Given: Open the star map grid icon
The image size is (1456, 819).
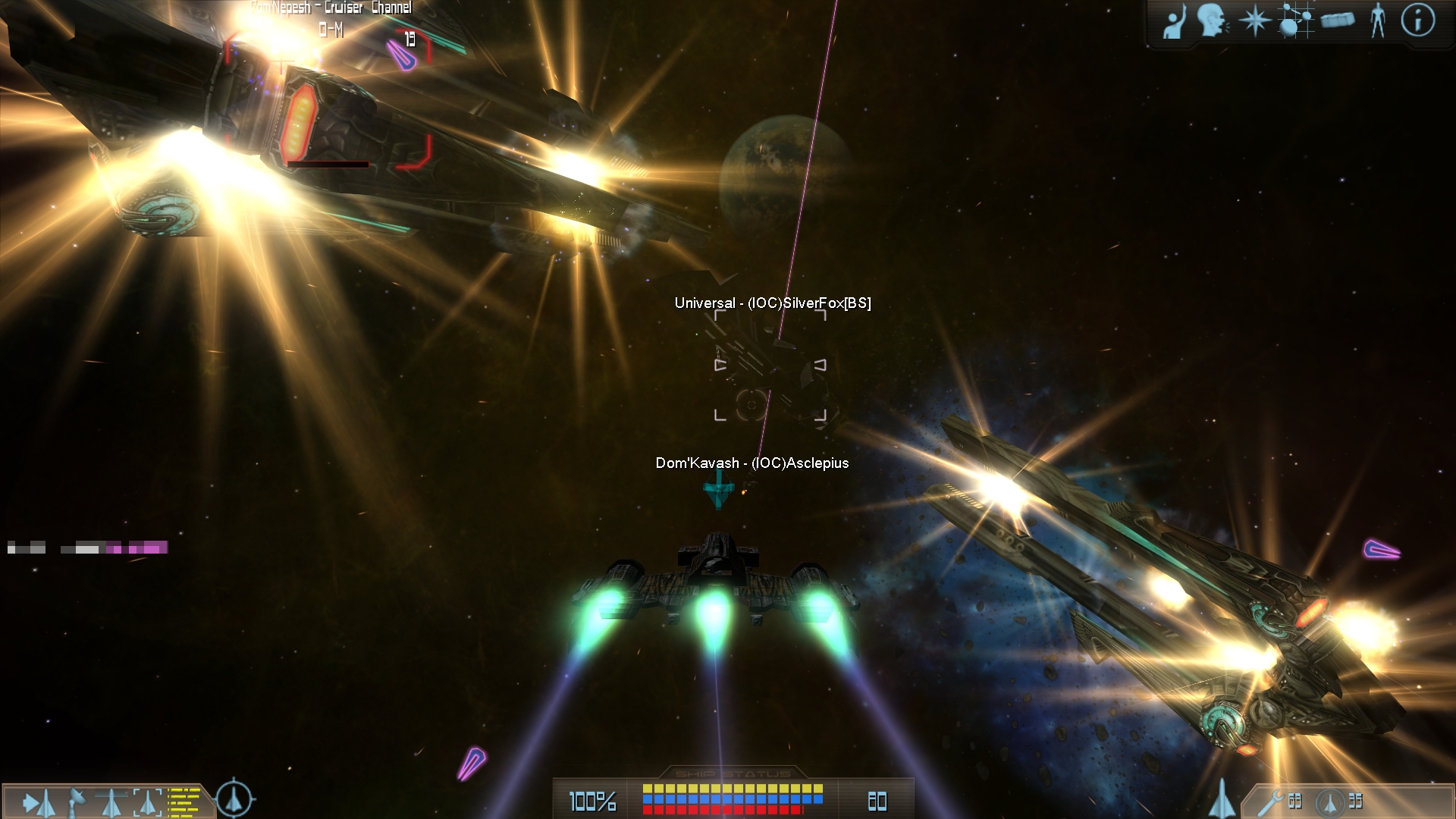Looking at the screenshot, I should point(1295,20).
